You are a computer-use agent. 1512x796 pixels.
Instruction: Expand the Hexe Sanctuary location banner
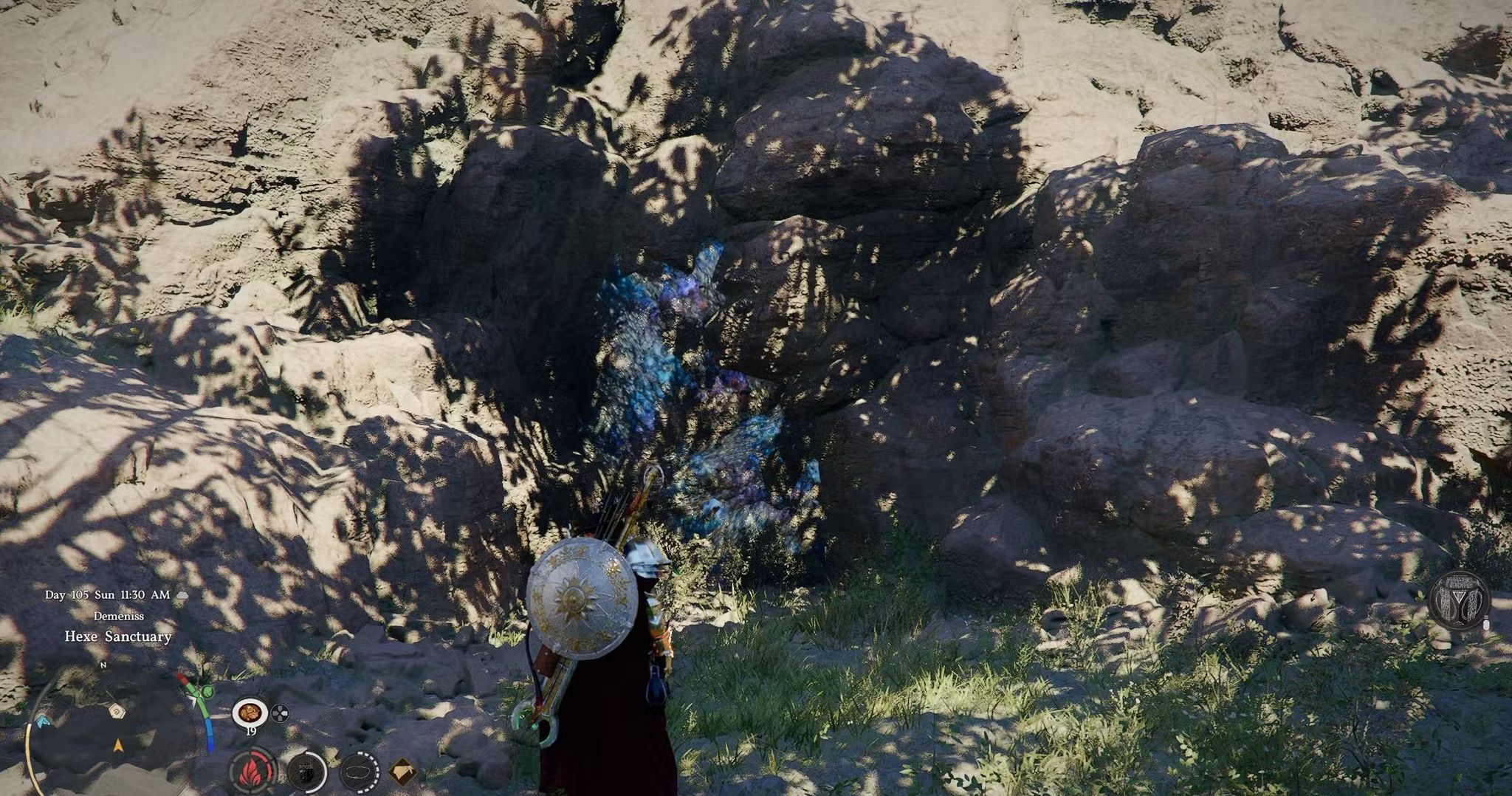tap(118, 637)
